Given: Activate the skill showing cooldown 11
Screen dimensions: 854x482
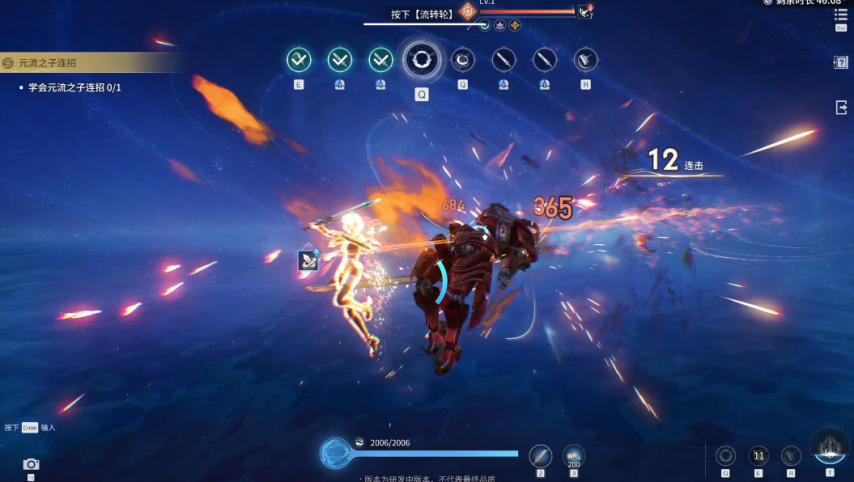Looking at the screenshot, I should (x=758, y=455).
